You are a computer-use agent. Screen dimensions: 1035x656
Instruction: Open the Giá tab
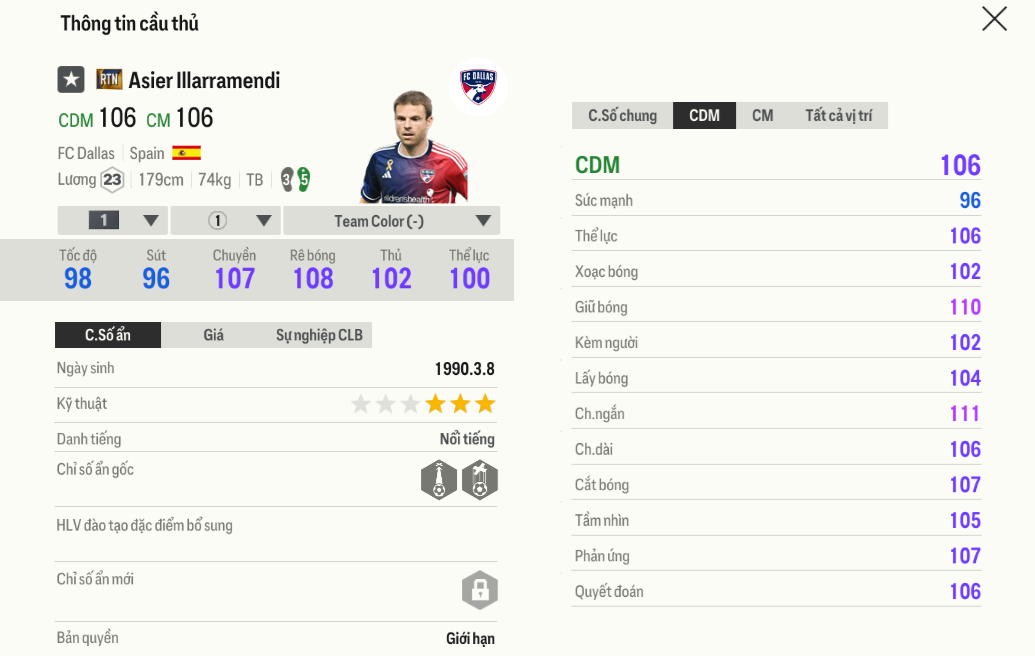click(x=213, y=335)
